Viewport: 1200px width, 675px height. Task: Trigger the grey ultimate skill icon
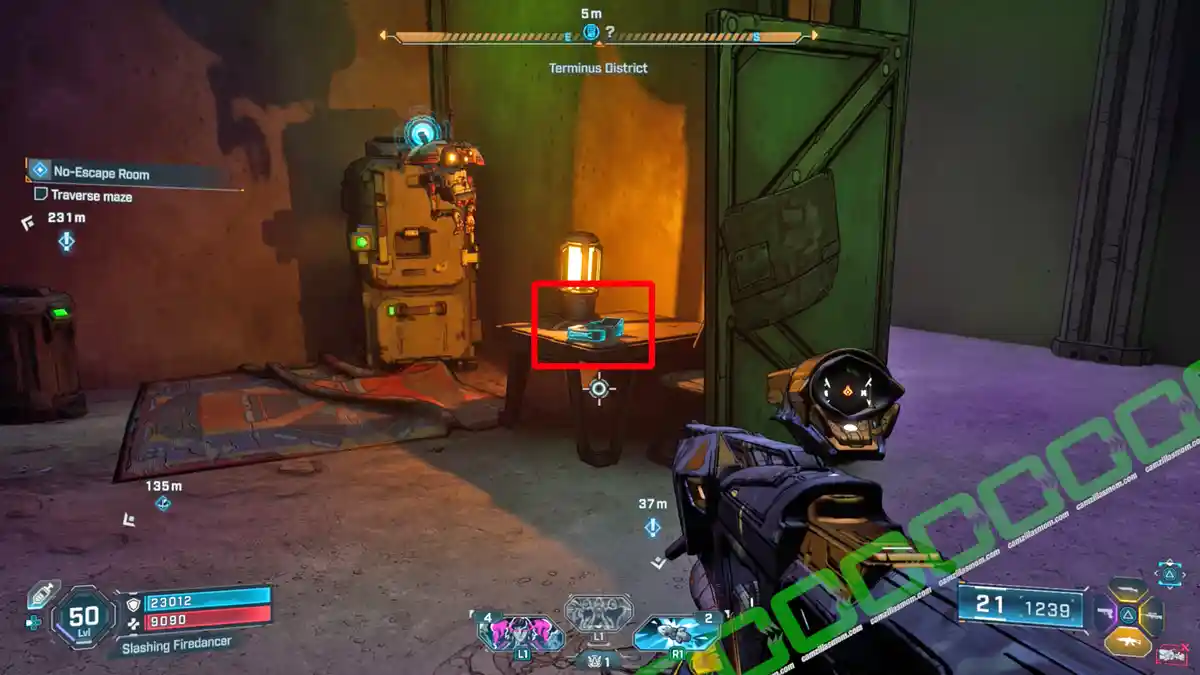pyautogui.click(x=597, y=613)
